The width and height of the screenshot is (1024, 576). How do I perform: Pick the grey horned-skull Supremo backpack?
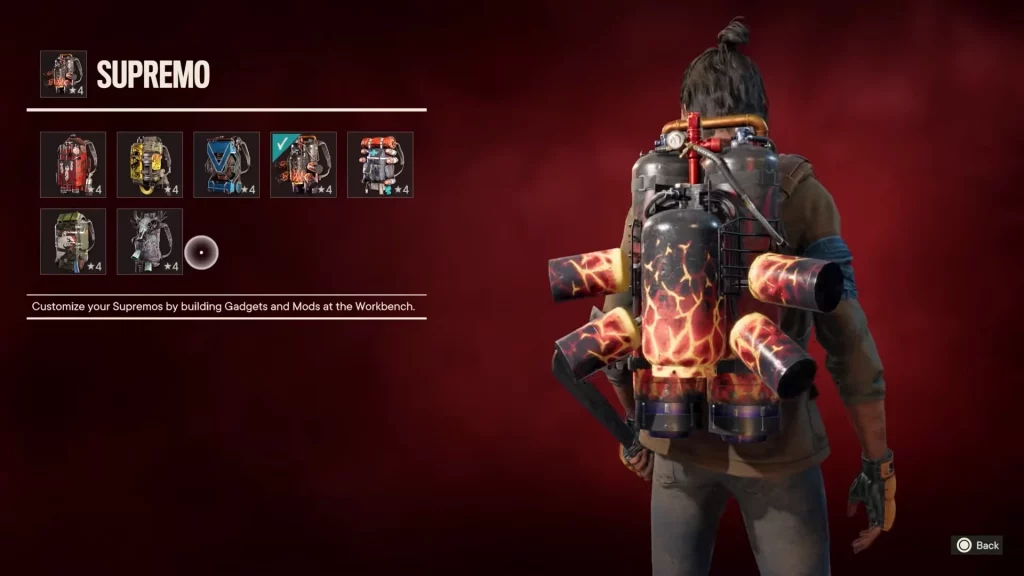150,241
